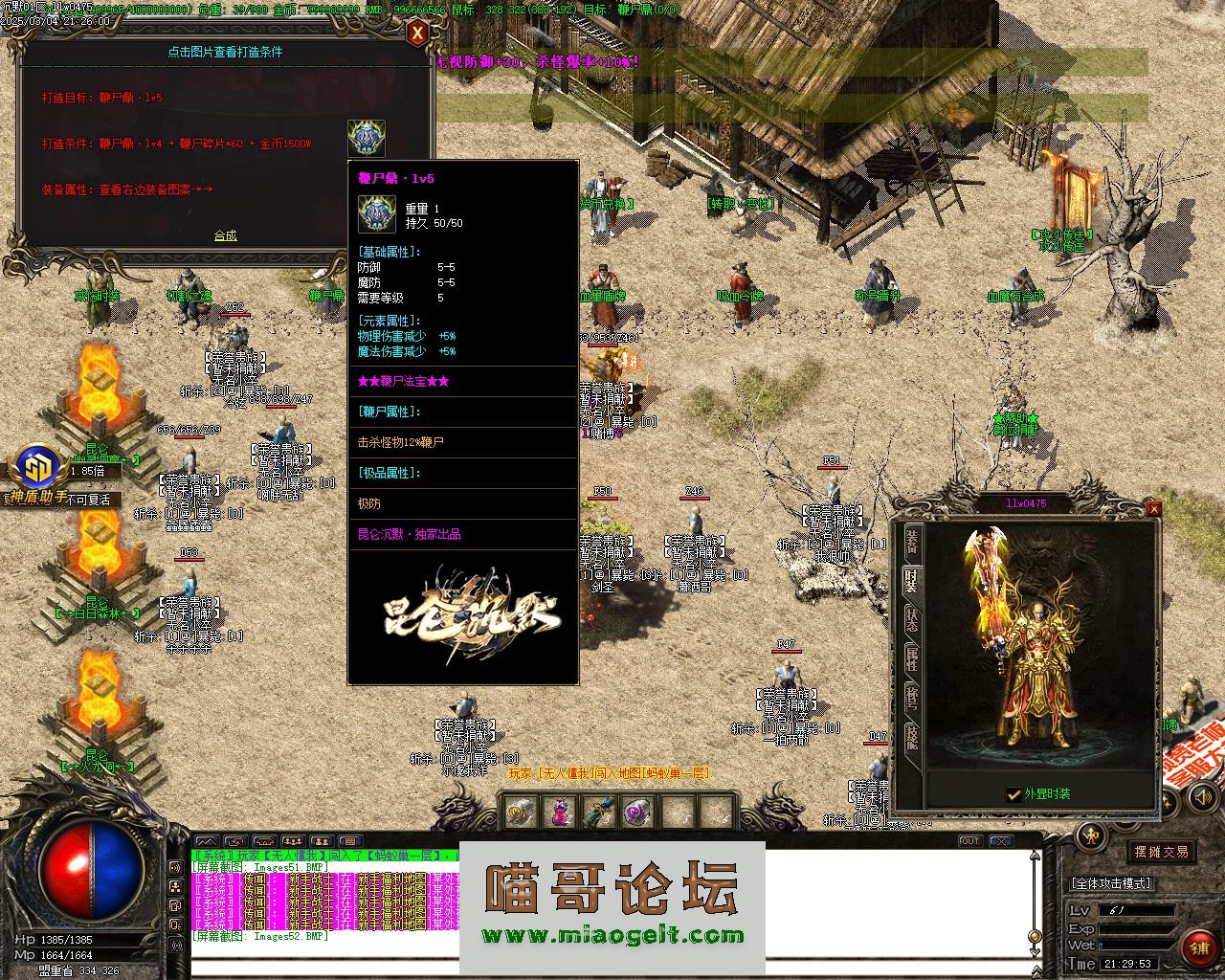
Task: Open the 摆摊交易 stall trade button
Action: click(x=1161, y=851)
